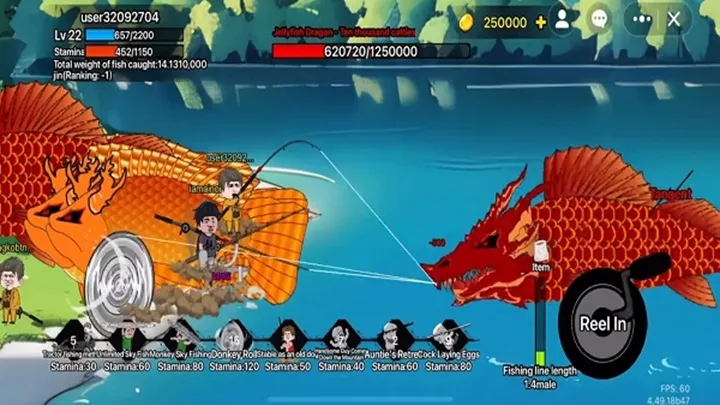Close the game with the X button
The image size is (720, 405).
coord(674,19)
